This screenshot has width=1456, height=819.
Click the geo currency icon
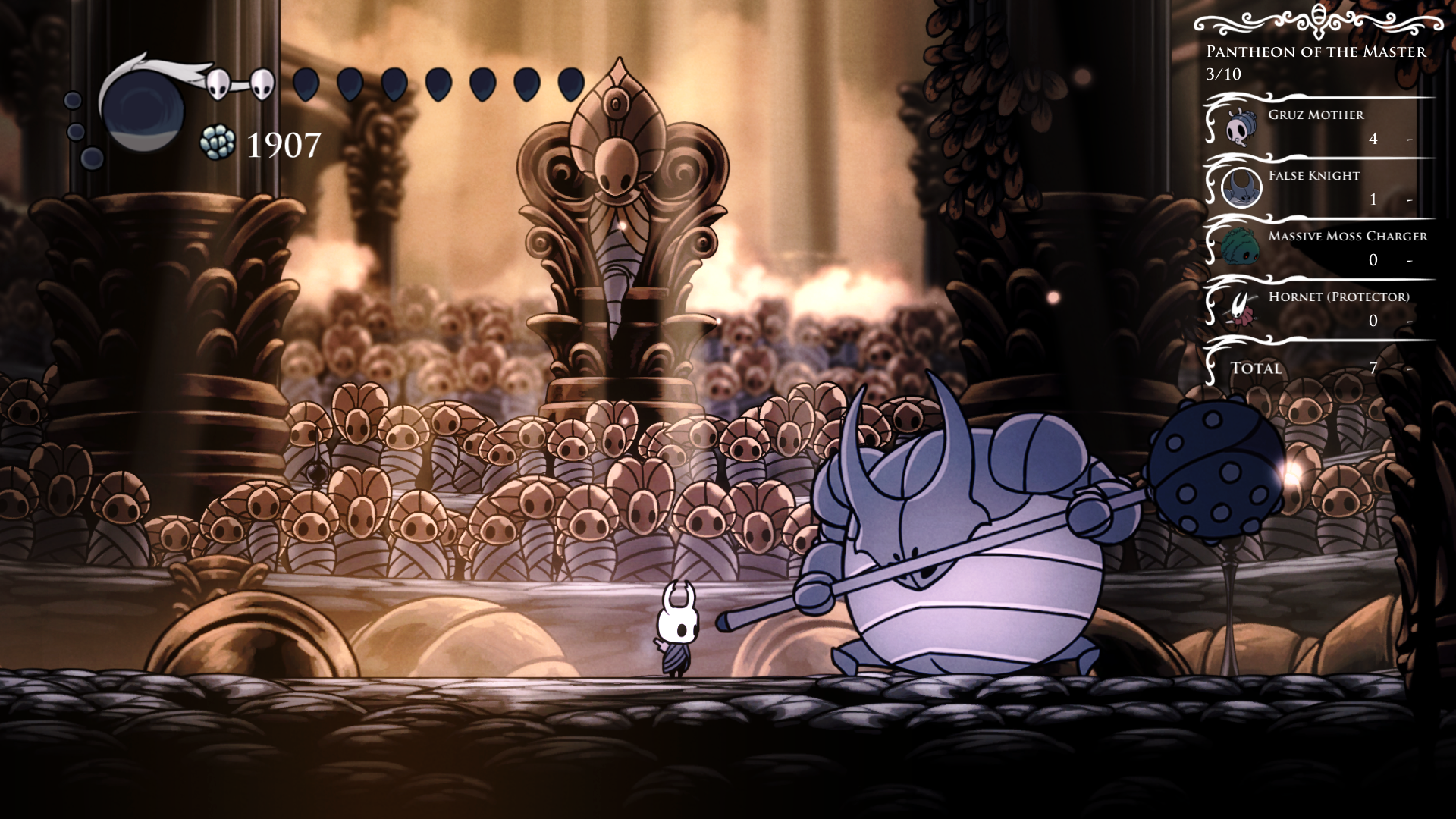click(218, 143)
